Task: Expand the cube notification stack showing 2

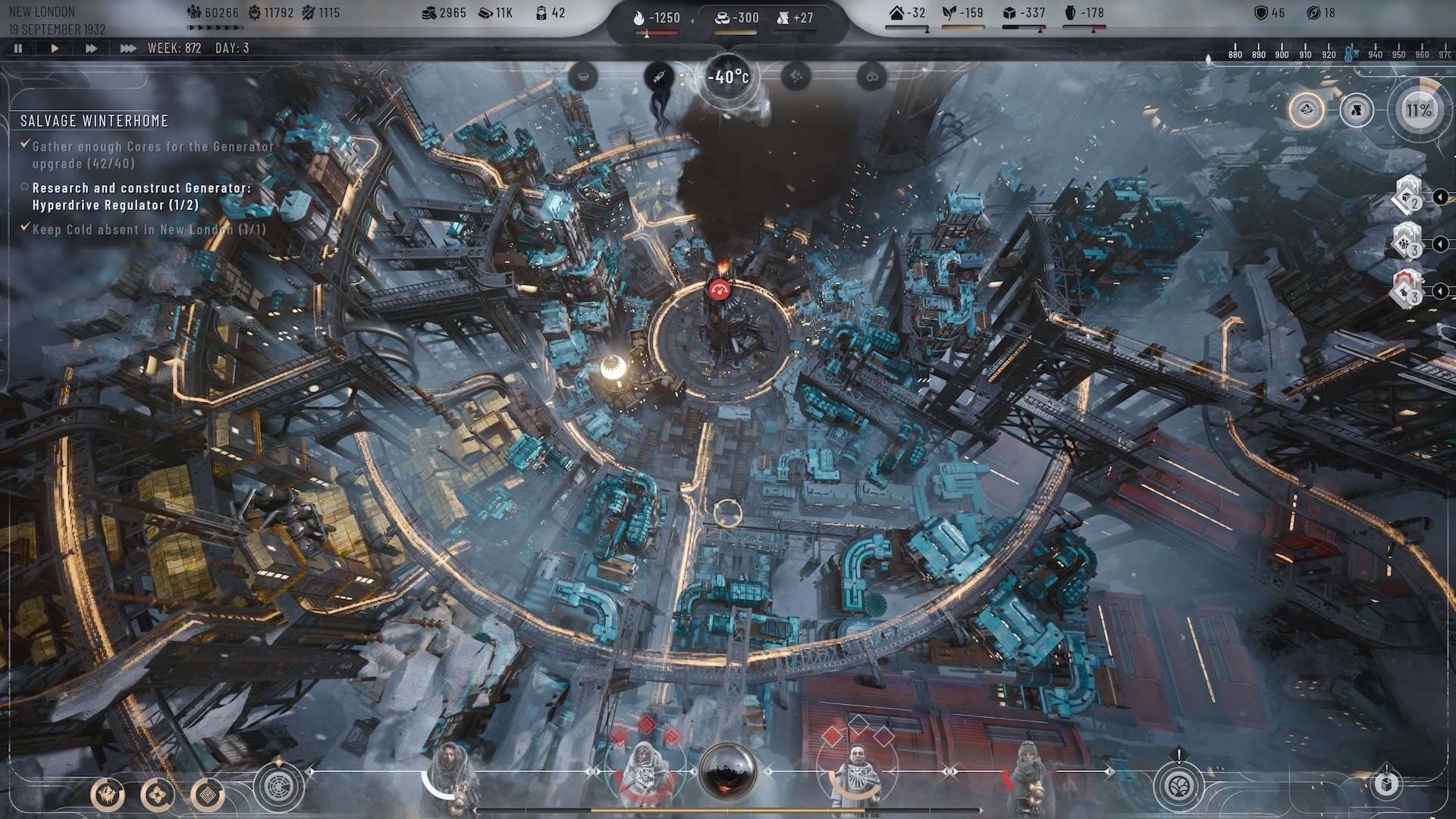Action: click(1408, 197)
